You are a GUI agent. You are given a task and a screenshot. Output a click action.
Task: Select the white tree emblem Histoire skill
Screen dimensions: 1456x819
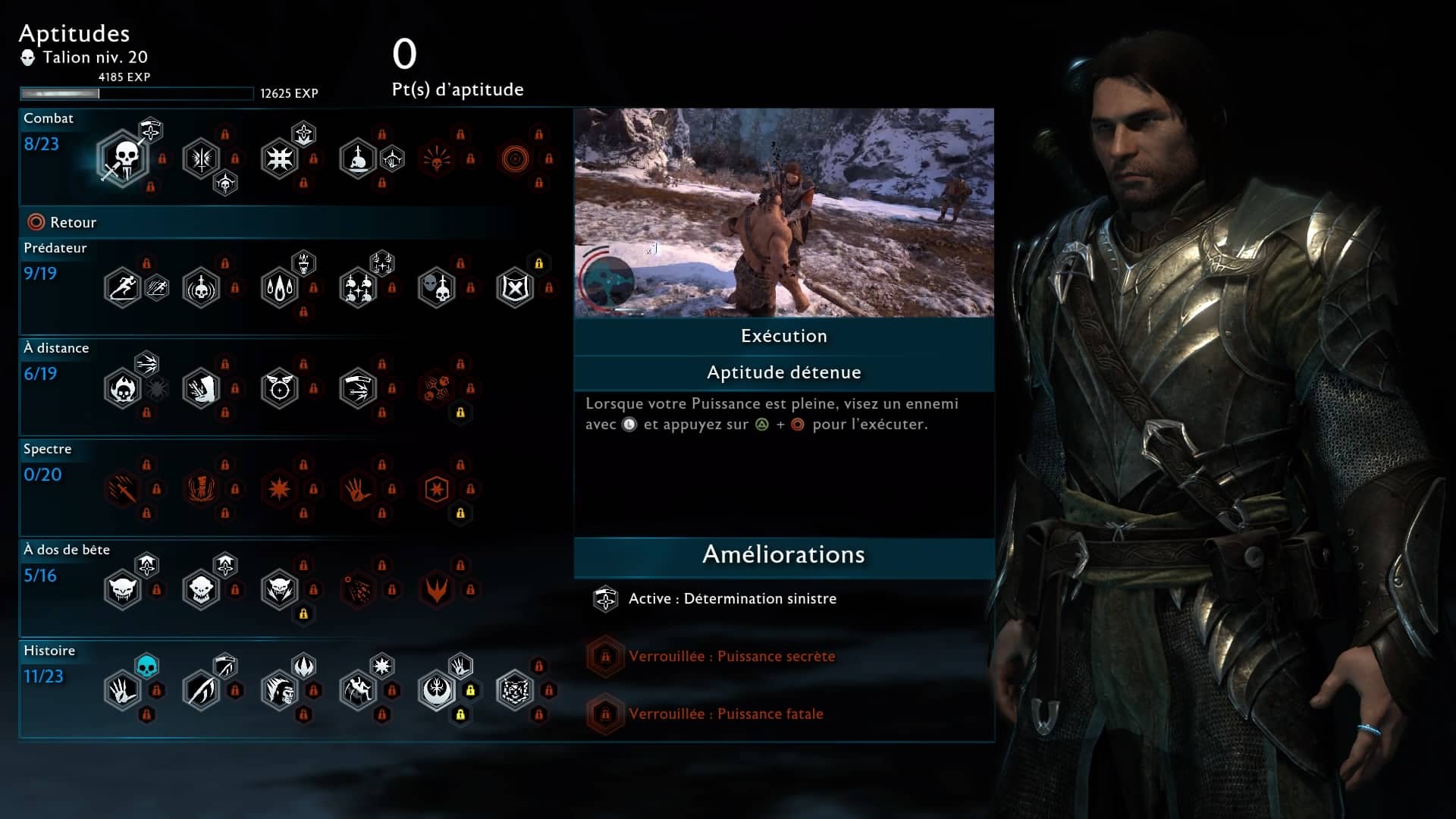(x=437, y=691)
